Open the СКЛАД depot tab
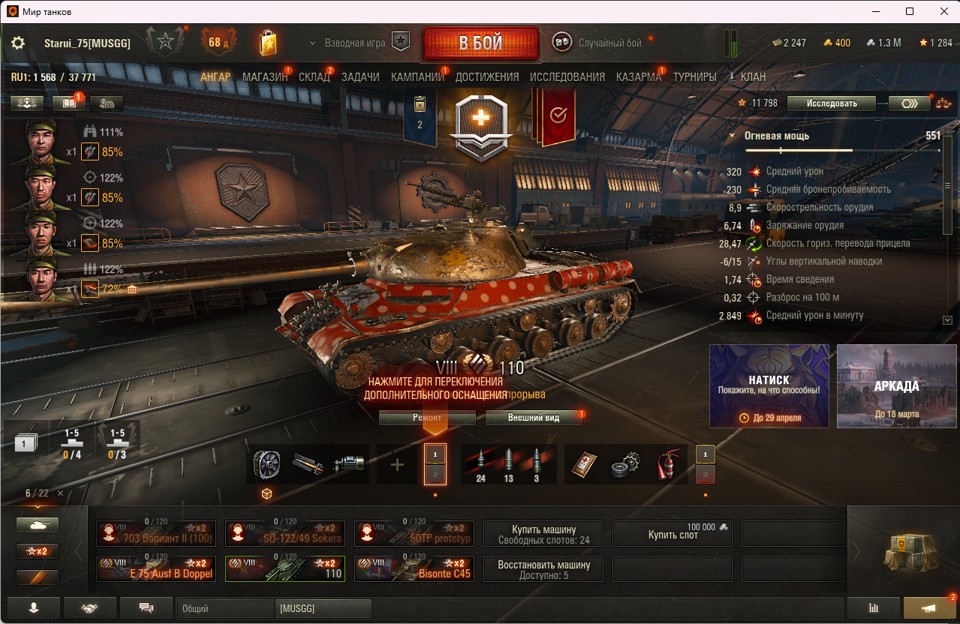 click(x=314, y=77)
